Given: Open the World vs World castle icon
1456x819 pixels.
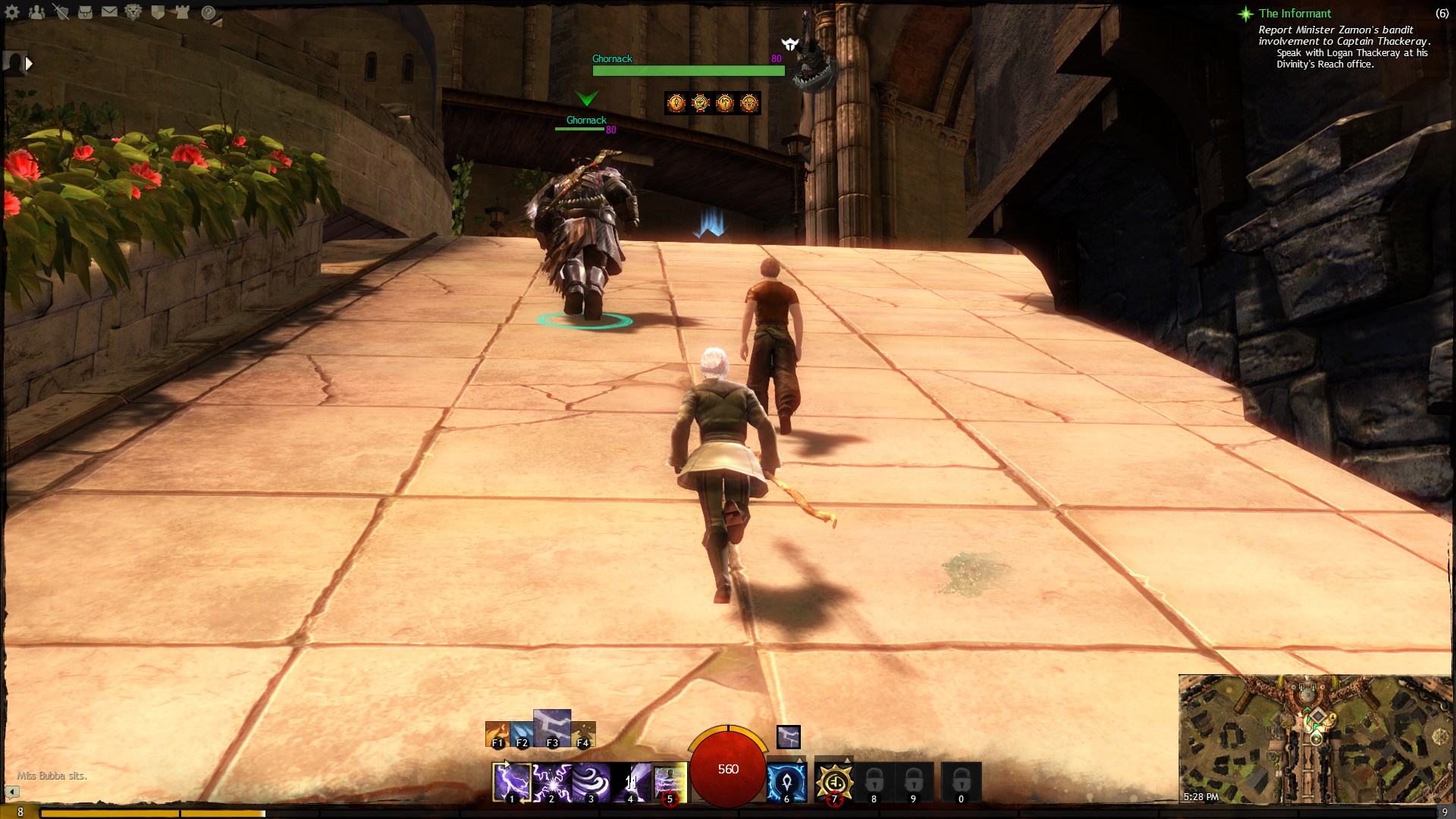Looking at the screenshot, I should click(182, 12).
